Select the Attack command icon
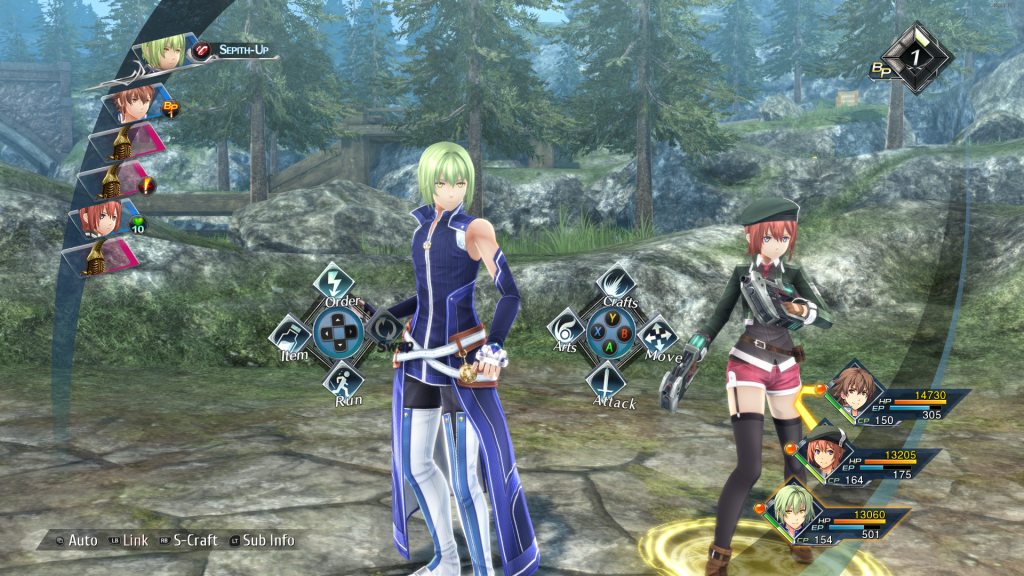Screen dimensions: 1024x576 606,380
